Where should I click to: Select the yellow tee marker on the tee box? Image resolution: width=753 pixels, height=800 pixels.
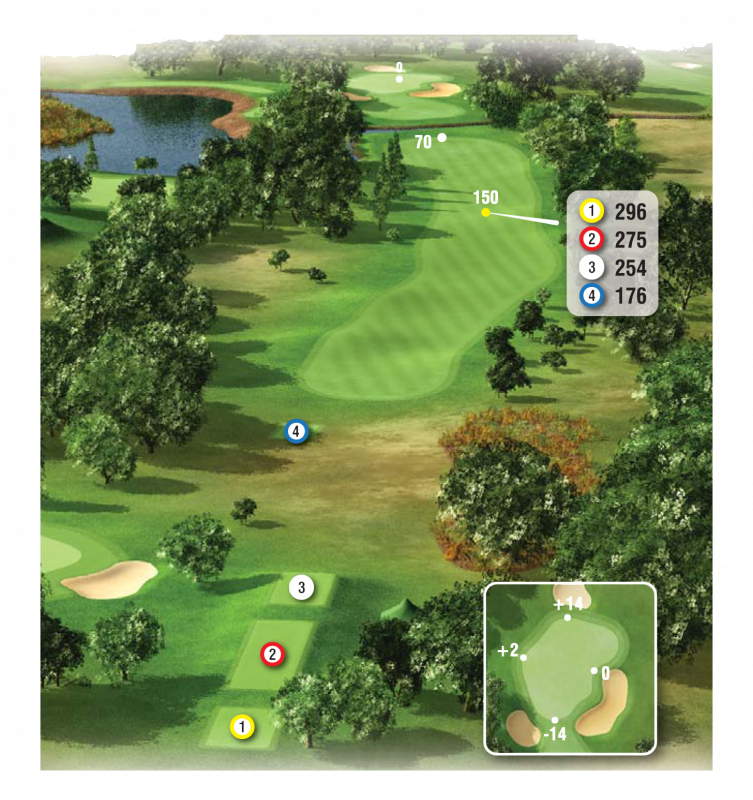[241, 727]
